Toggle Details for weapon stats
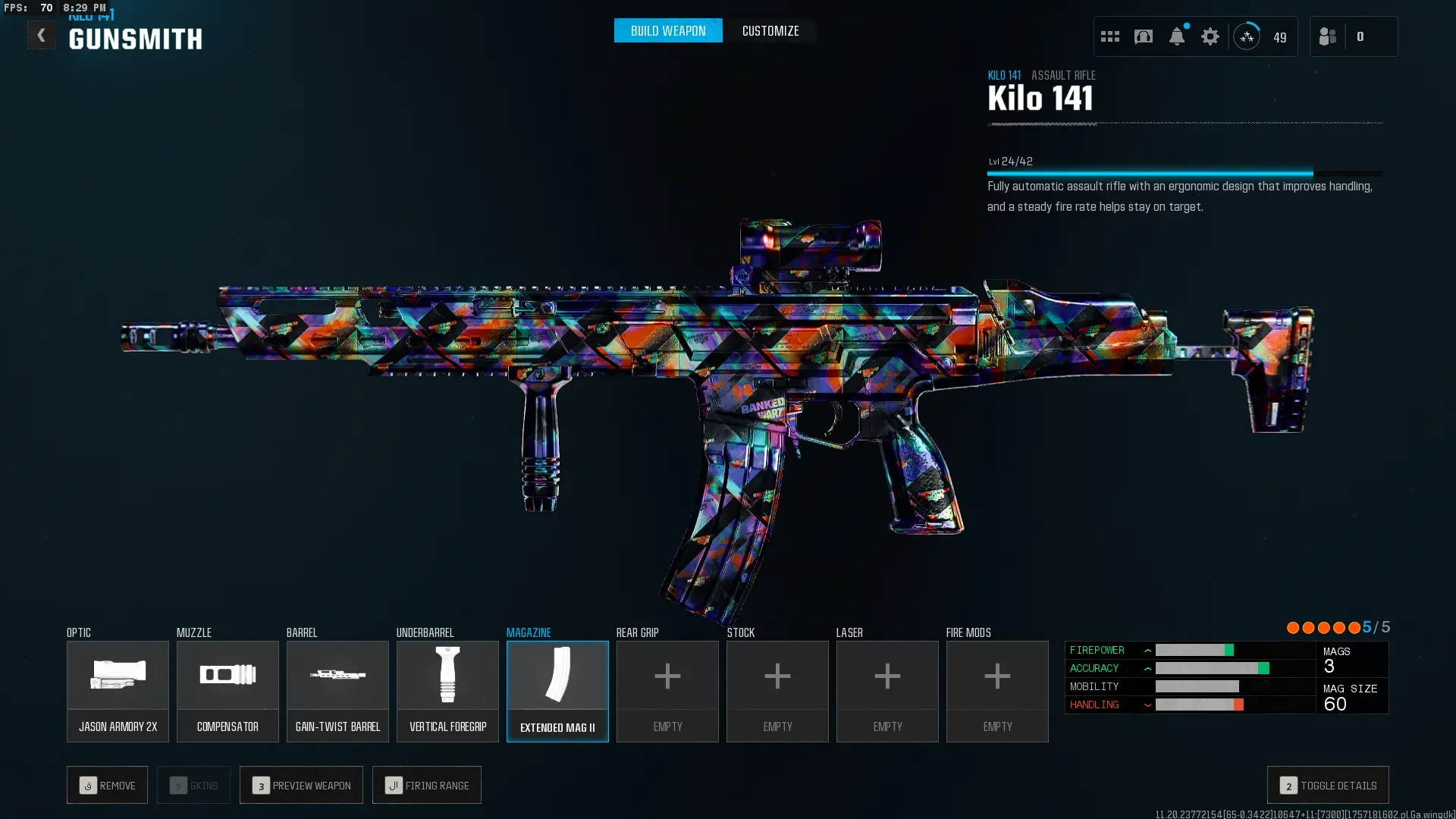 pos(1328,785)
